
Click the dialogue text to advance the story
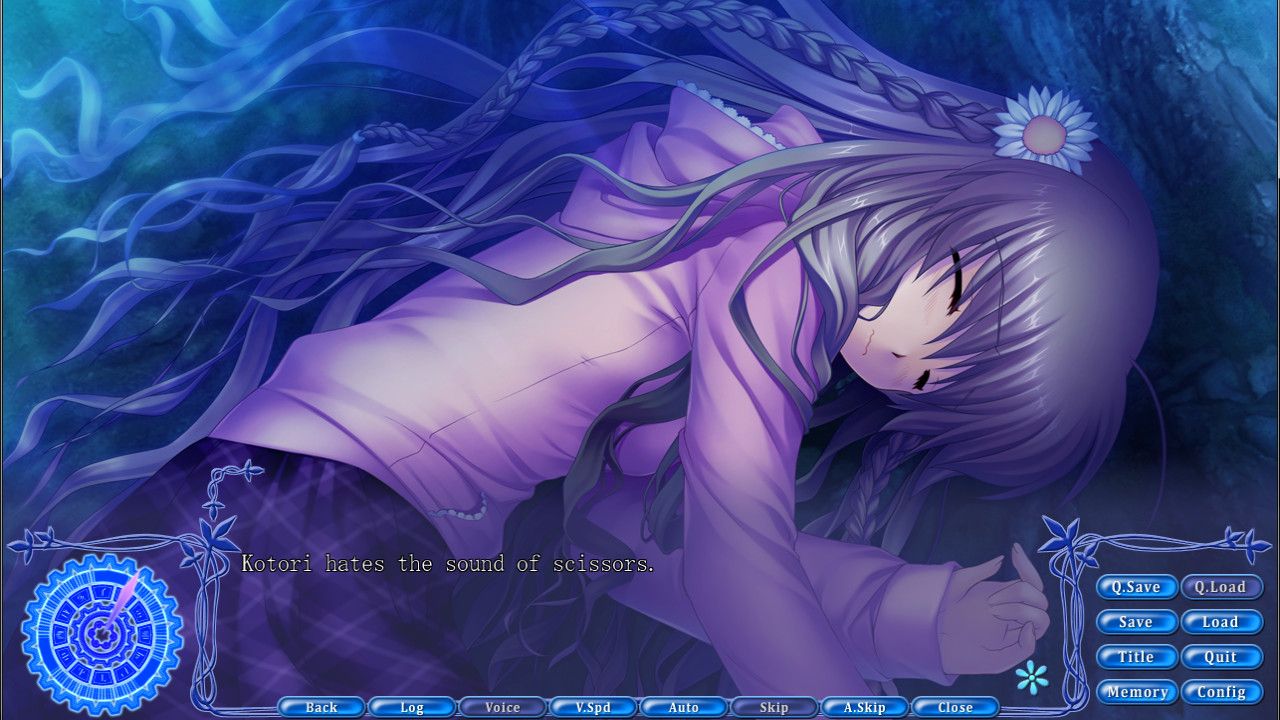447,564
